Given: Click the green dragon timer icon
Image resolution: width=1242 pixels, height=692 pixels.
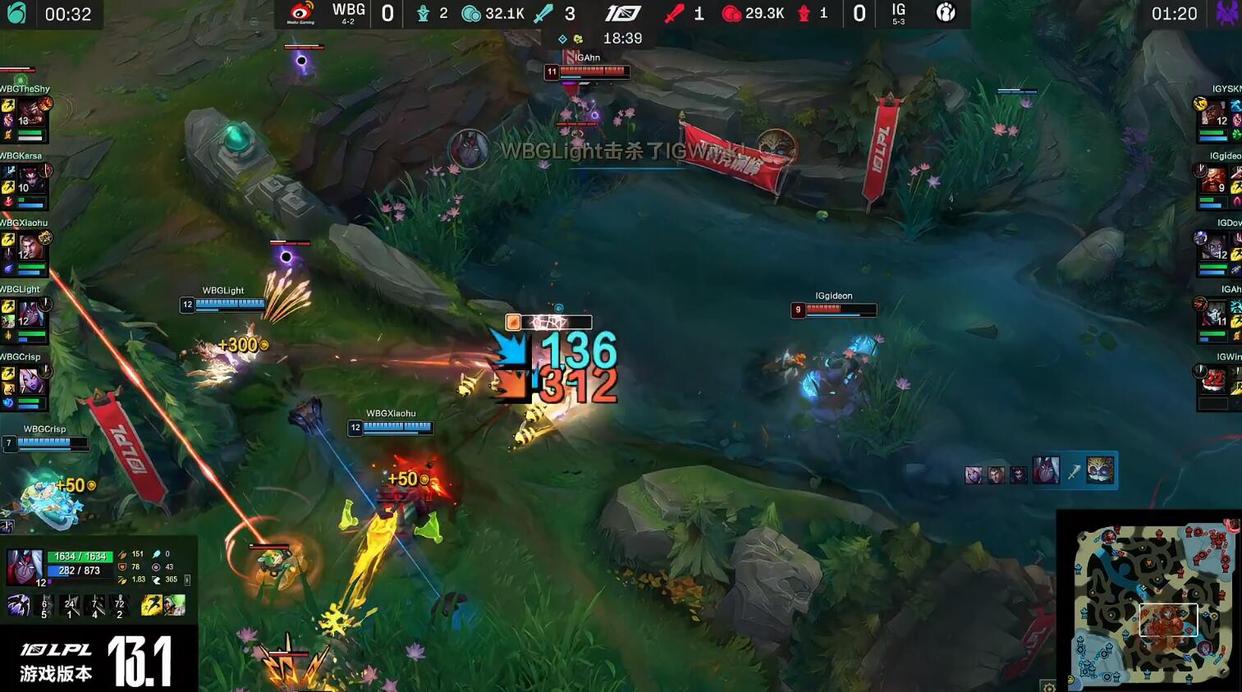Looking at the screenshot, I should [17, 14].
